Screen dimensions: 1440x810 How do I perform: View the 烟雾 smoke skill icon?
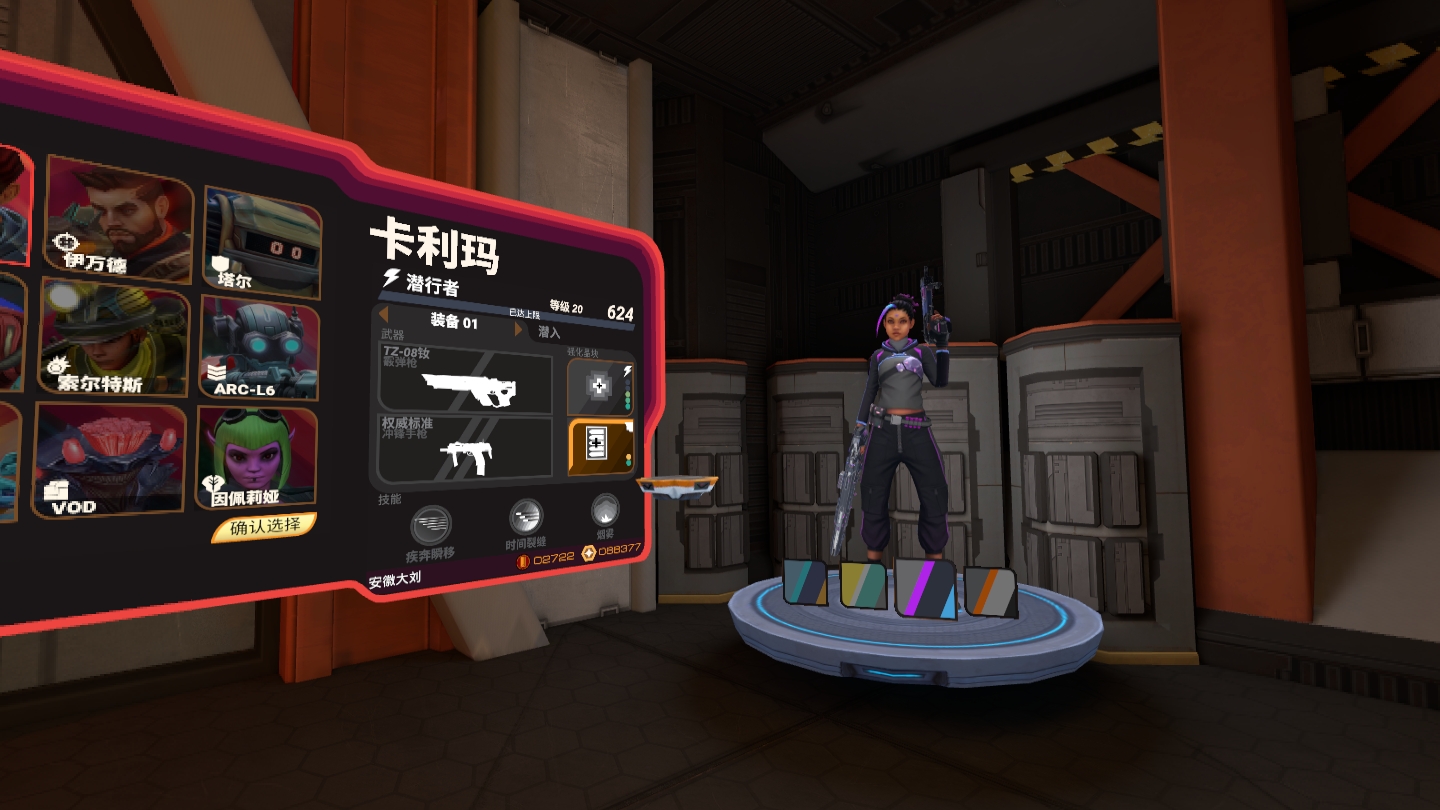[x=605, y=510]
